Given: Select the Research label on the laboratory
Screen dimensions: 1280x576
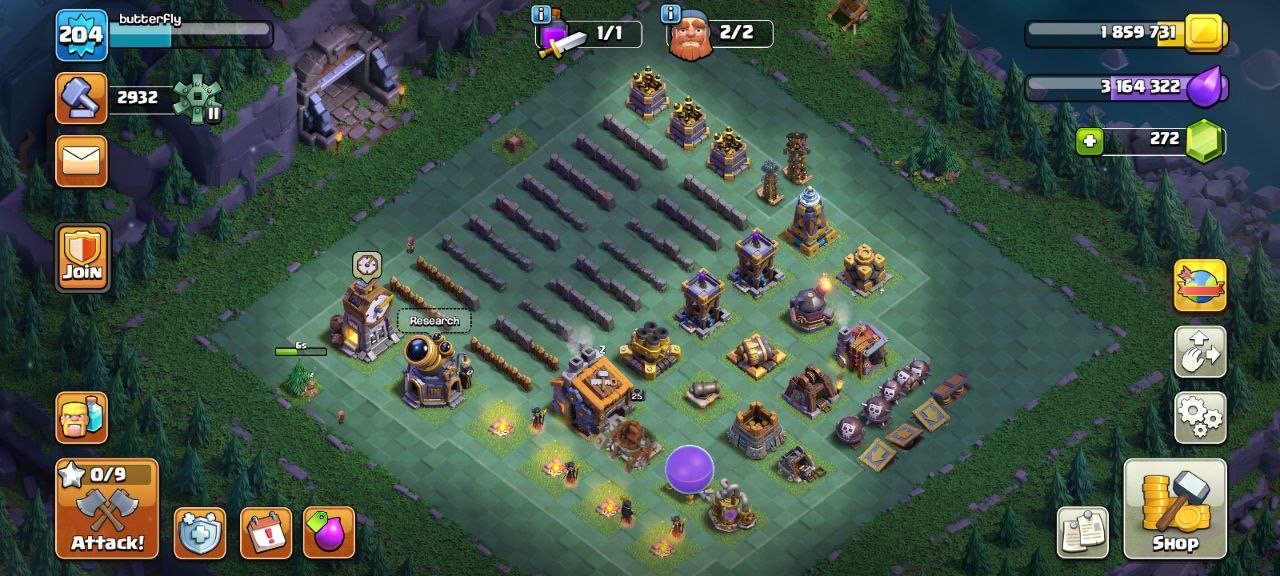Looking at the screenshot, I should tap(434, 321).
